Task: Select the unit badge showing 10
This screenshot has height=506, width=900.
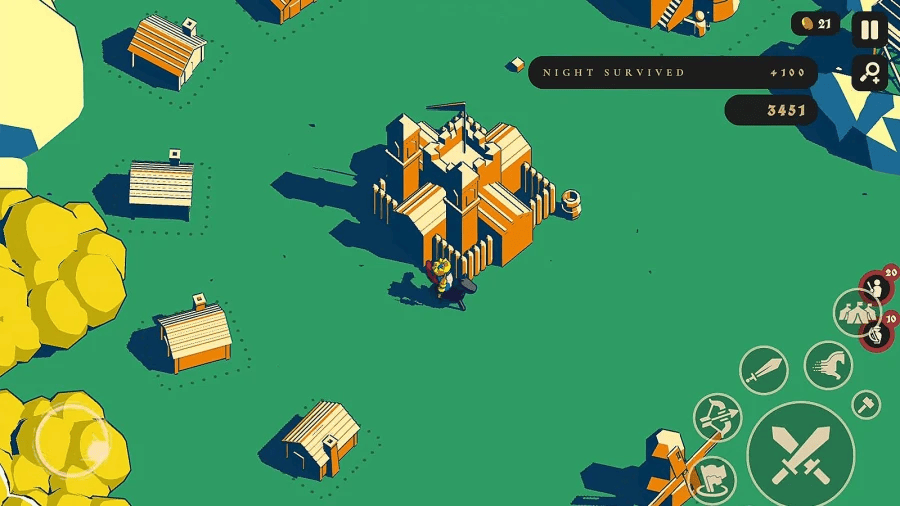Action: 878,332
